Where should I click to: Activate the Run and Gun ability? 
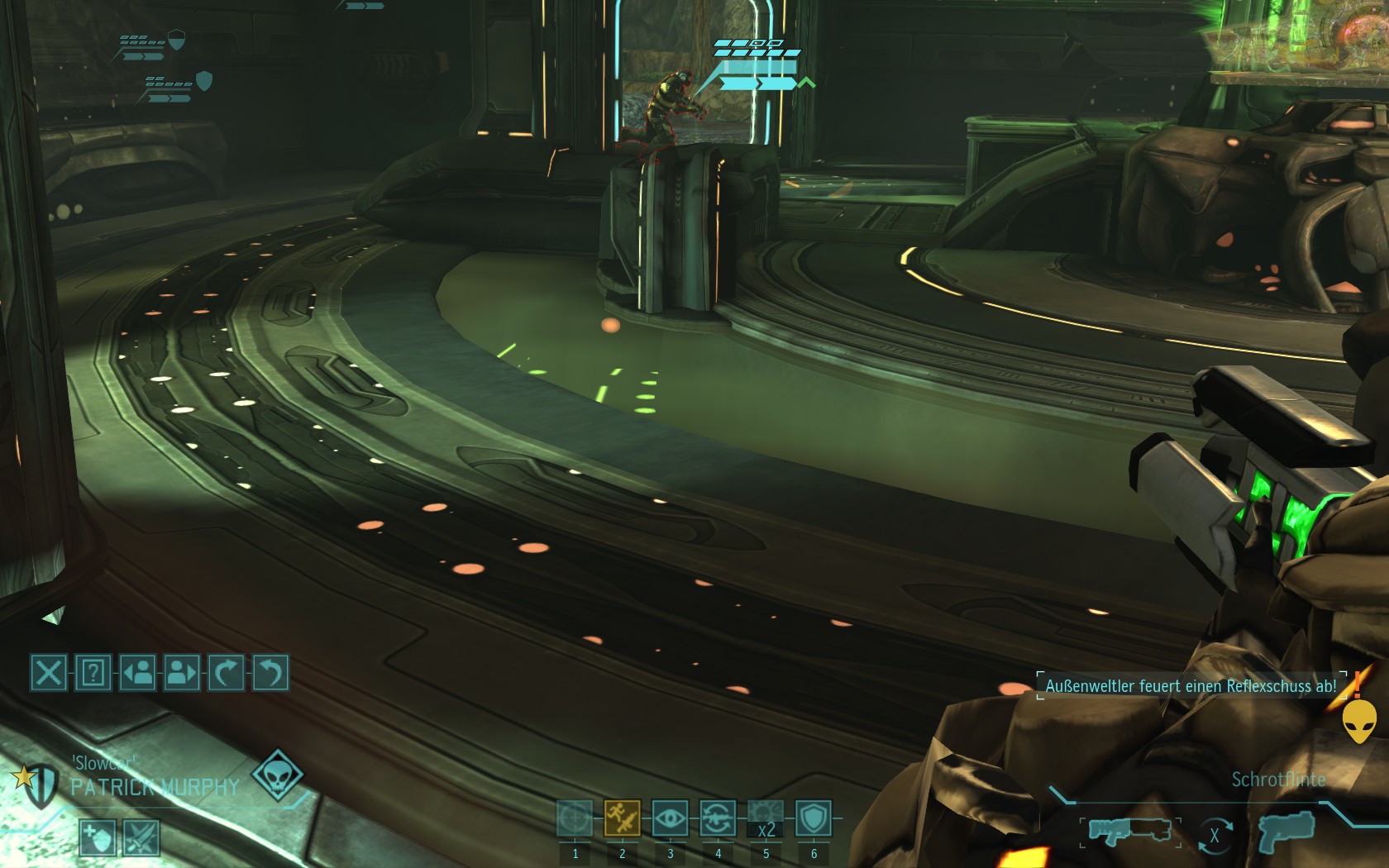point(623,818)
